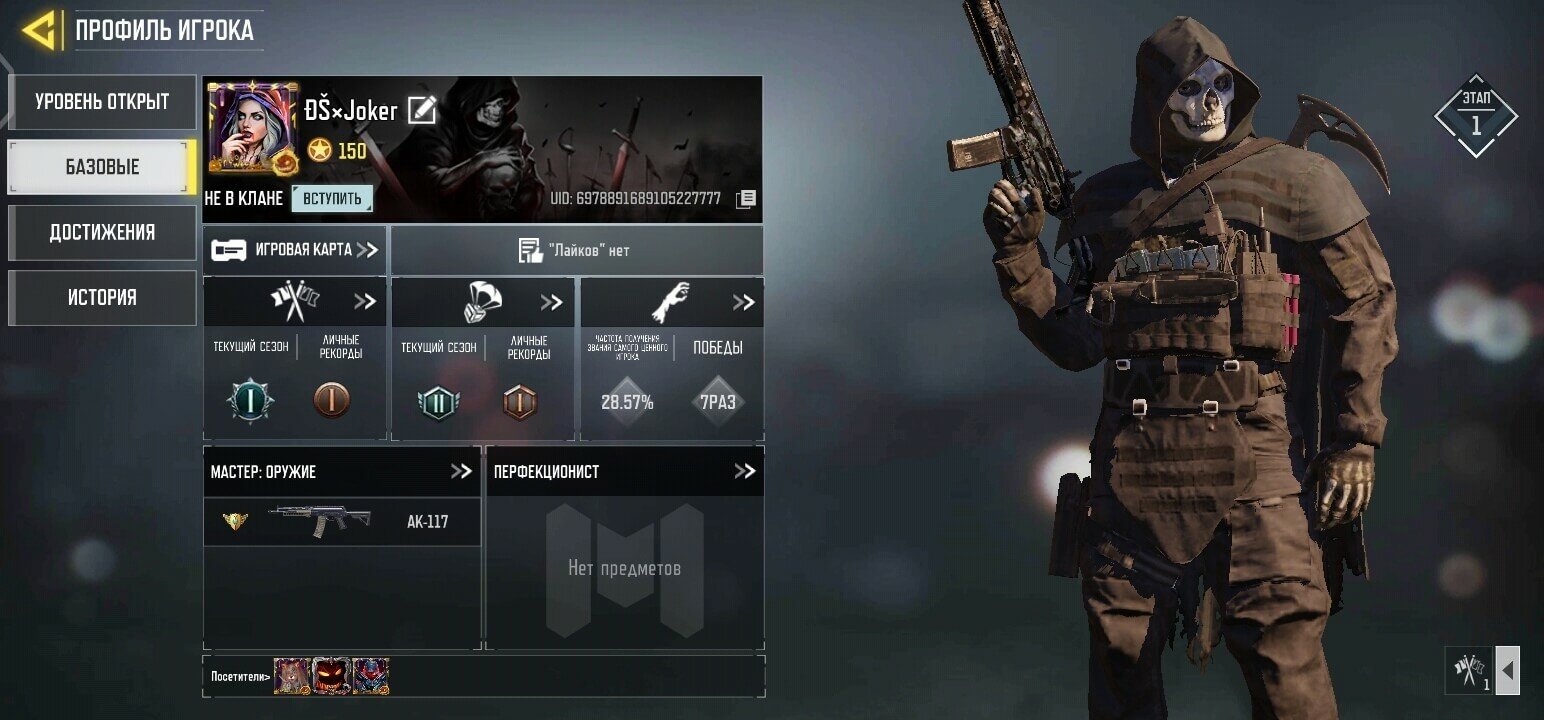Open the Уровень открыт tab
Image resolution: width=1544 pixels, height=720 pixels.
(102, 102)
